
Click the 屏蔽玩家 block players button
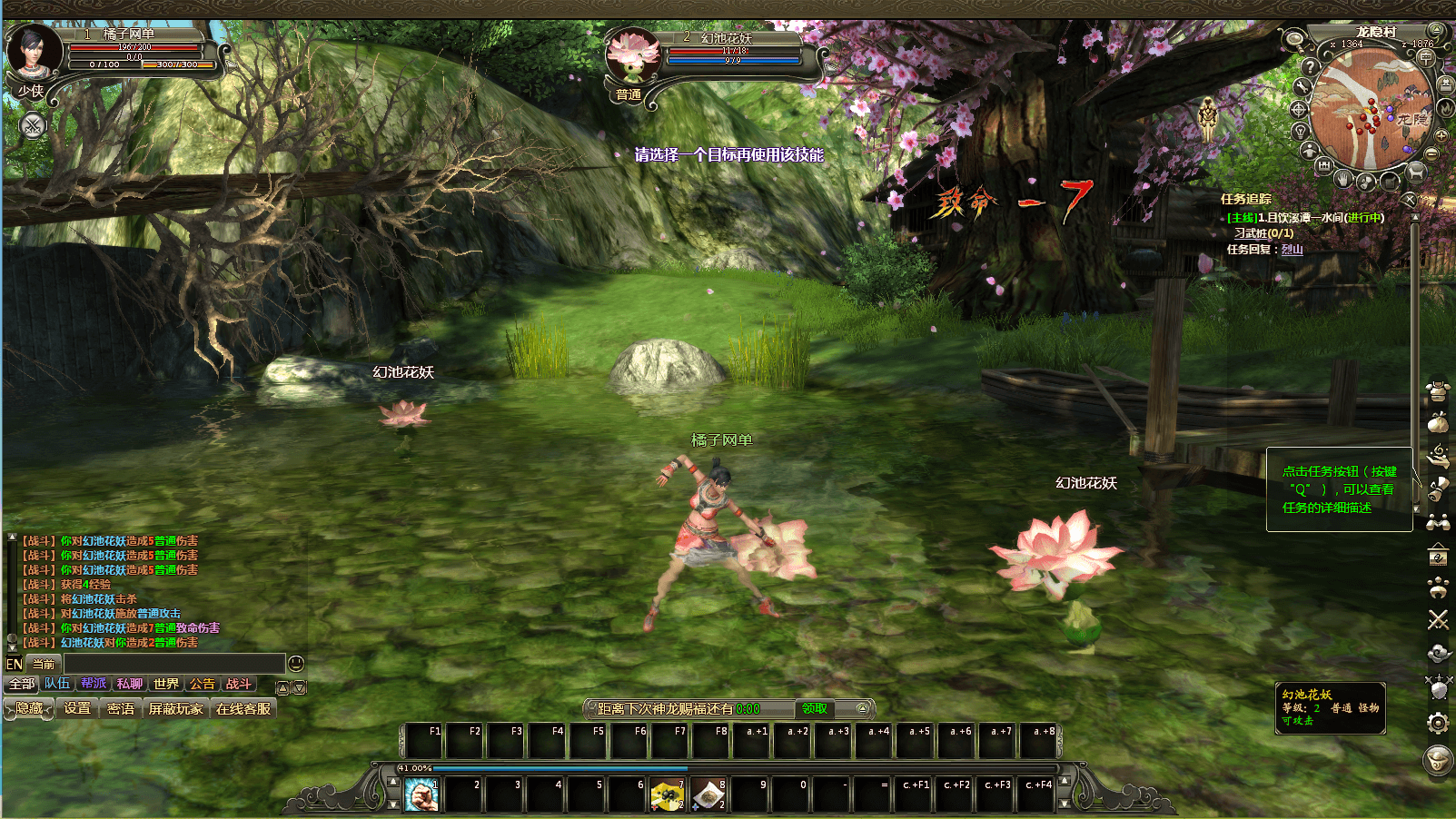tap(176, 708)
